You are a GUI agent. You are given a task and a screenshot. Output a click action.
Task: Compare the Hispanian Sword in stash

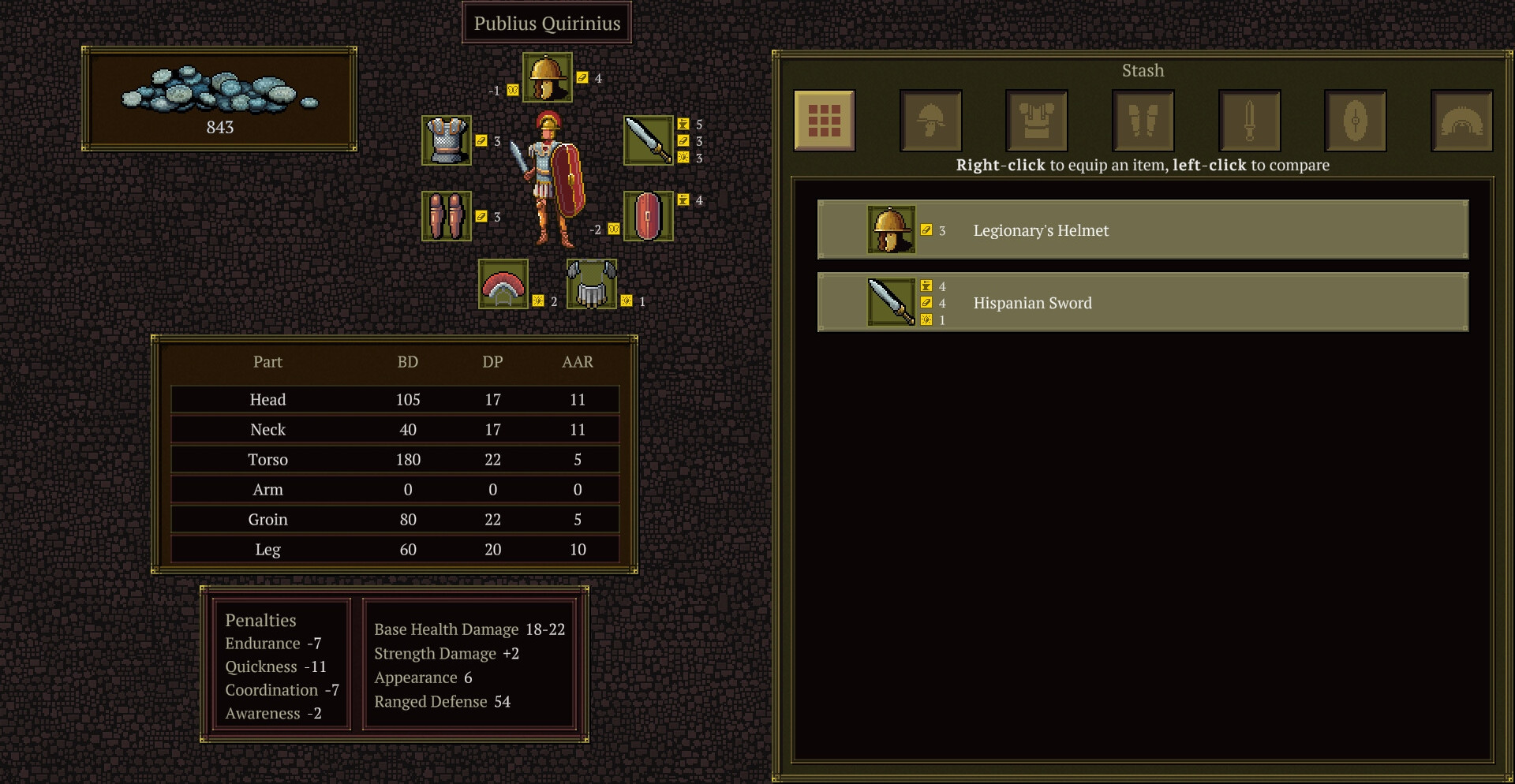pyautogui.click(x=1143, y=302)
